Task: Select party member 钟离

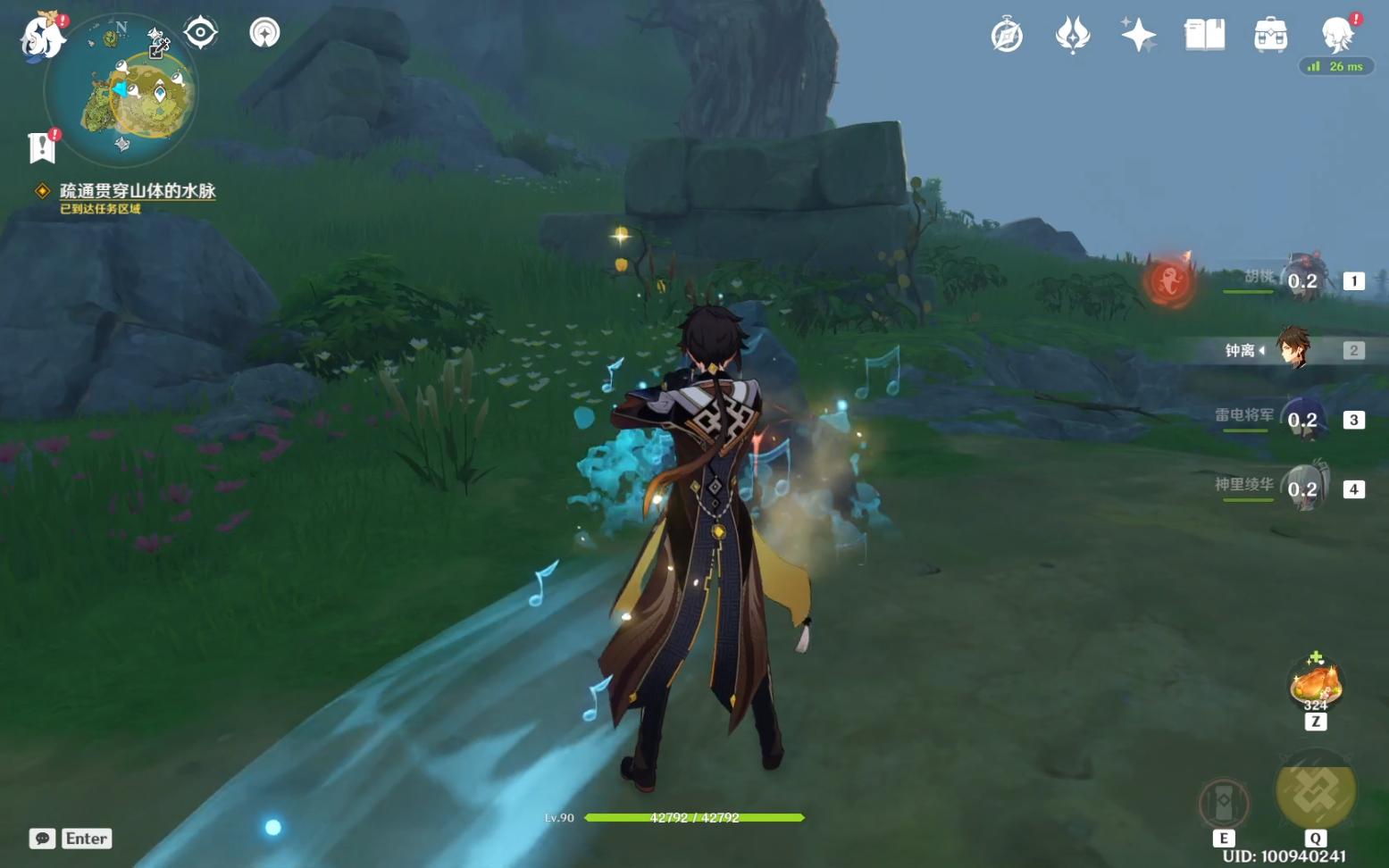Action: [1293, 349]
